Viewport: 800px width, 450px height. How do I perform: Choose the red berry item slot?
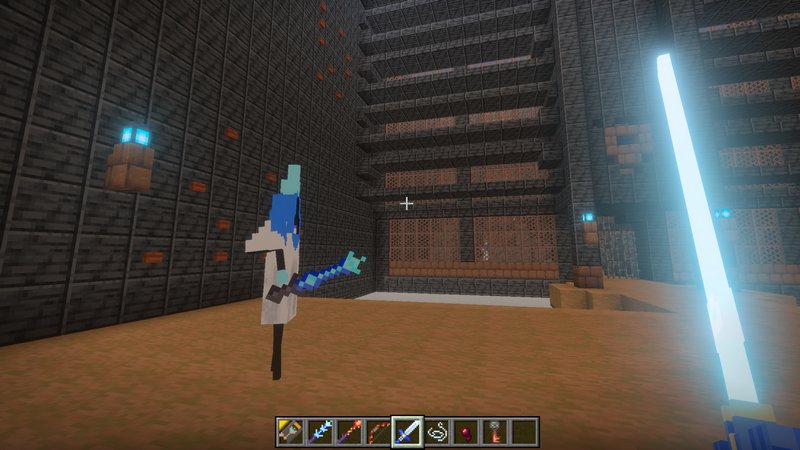click(x=465, y=432)
